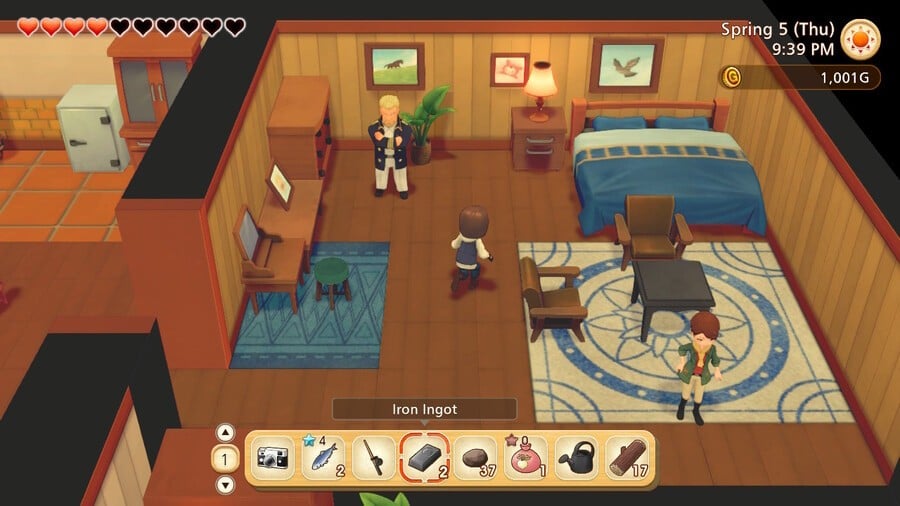Select the camera hotbar slot
The width and height of the screenshot is (900, 506).
pyautogui.click(x=271, y=458)
